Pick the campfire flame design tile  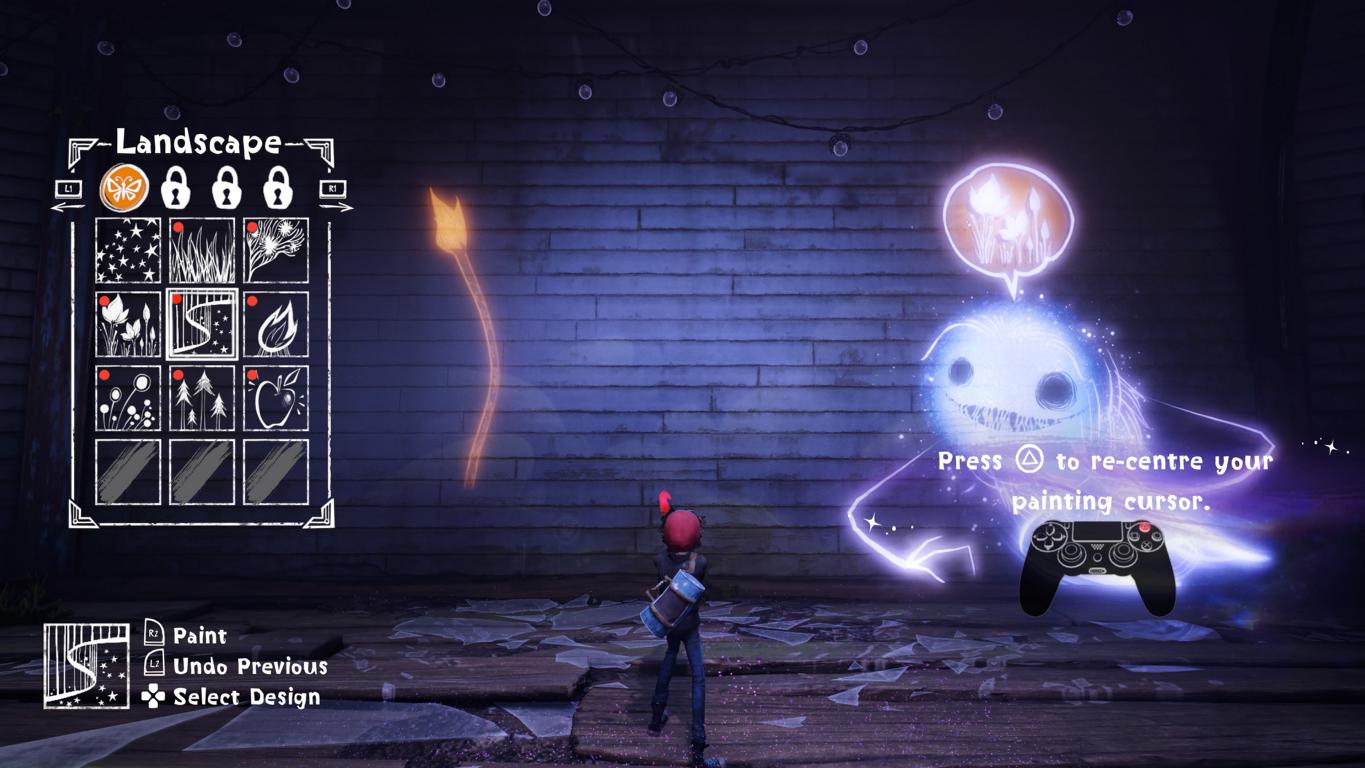pos(276,325)
